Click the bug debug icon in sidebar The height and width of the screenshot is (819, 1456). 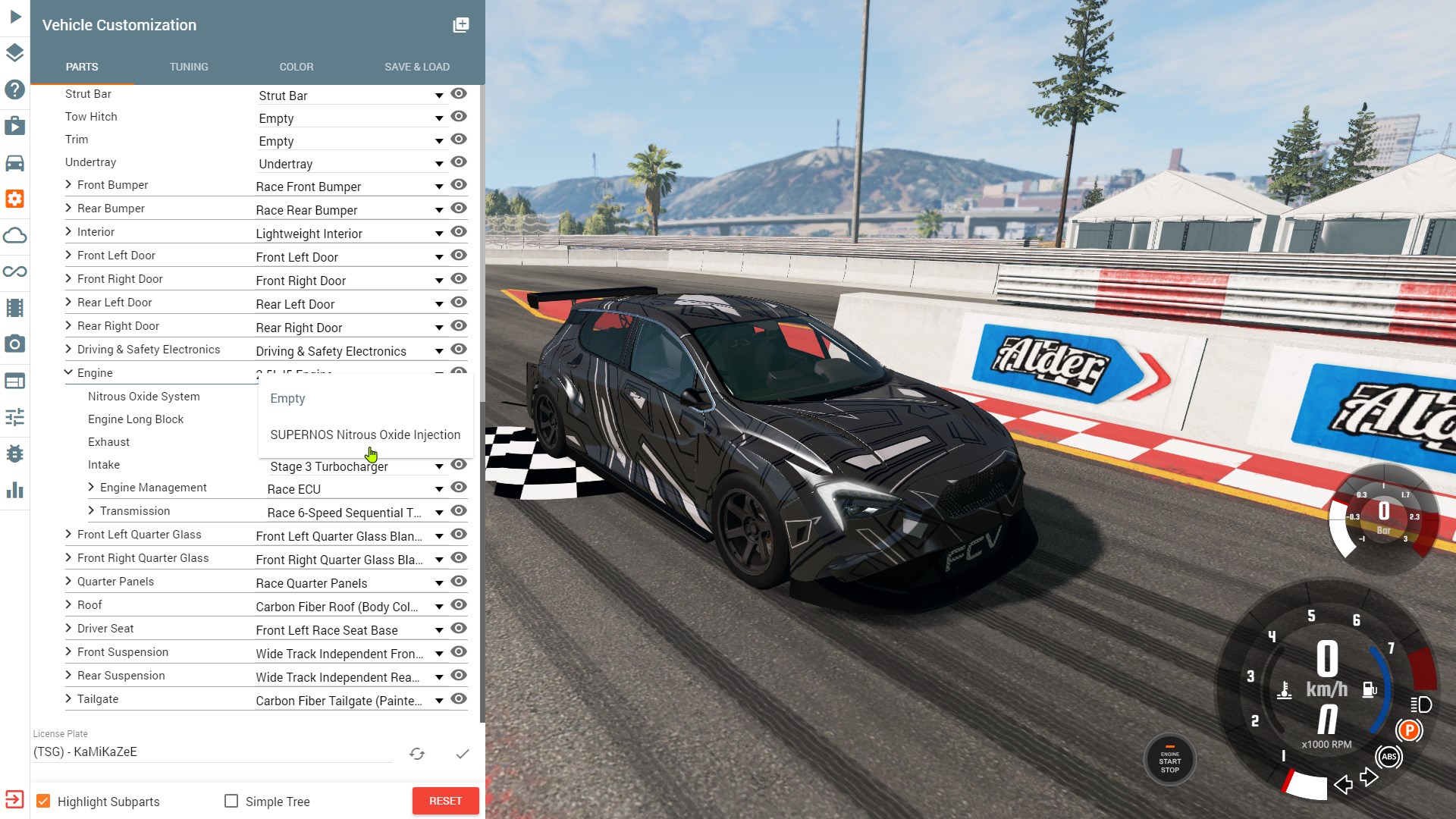(14, 453)
